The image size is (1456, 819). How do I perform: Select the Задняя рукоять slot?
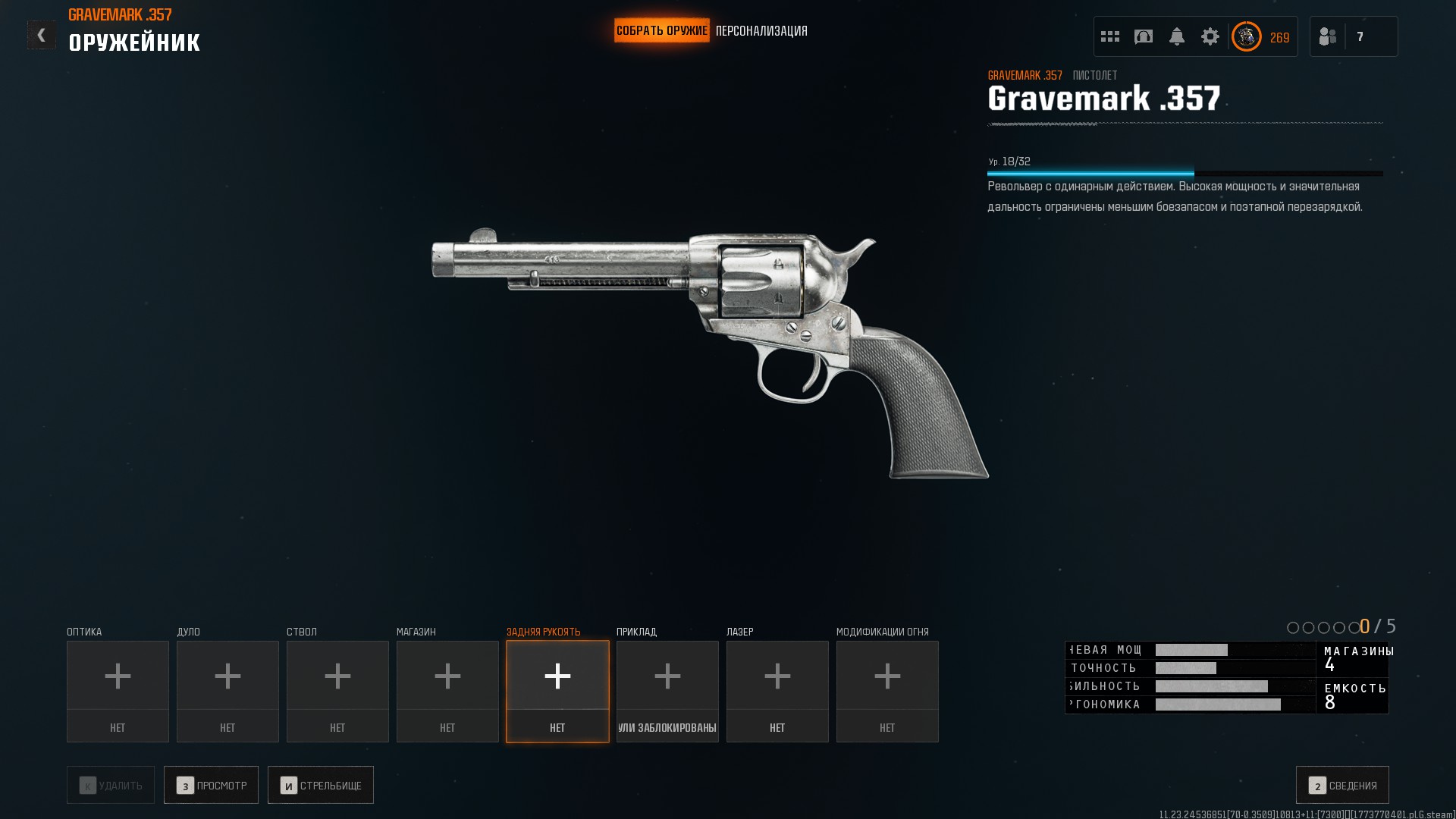pos(557,691)
